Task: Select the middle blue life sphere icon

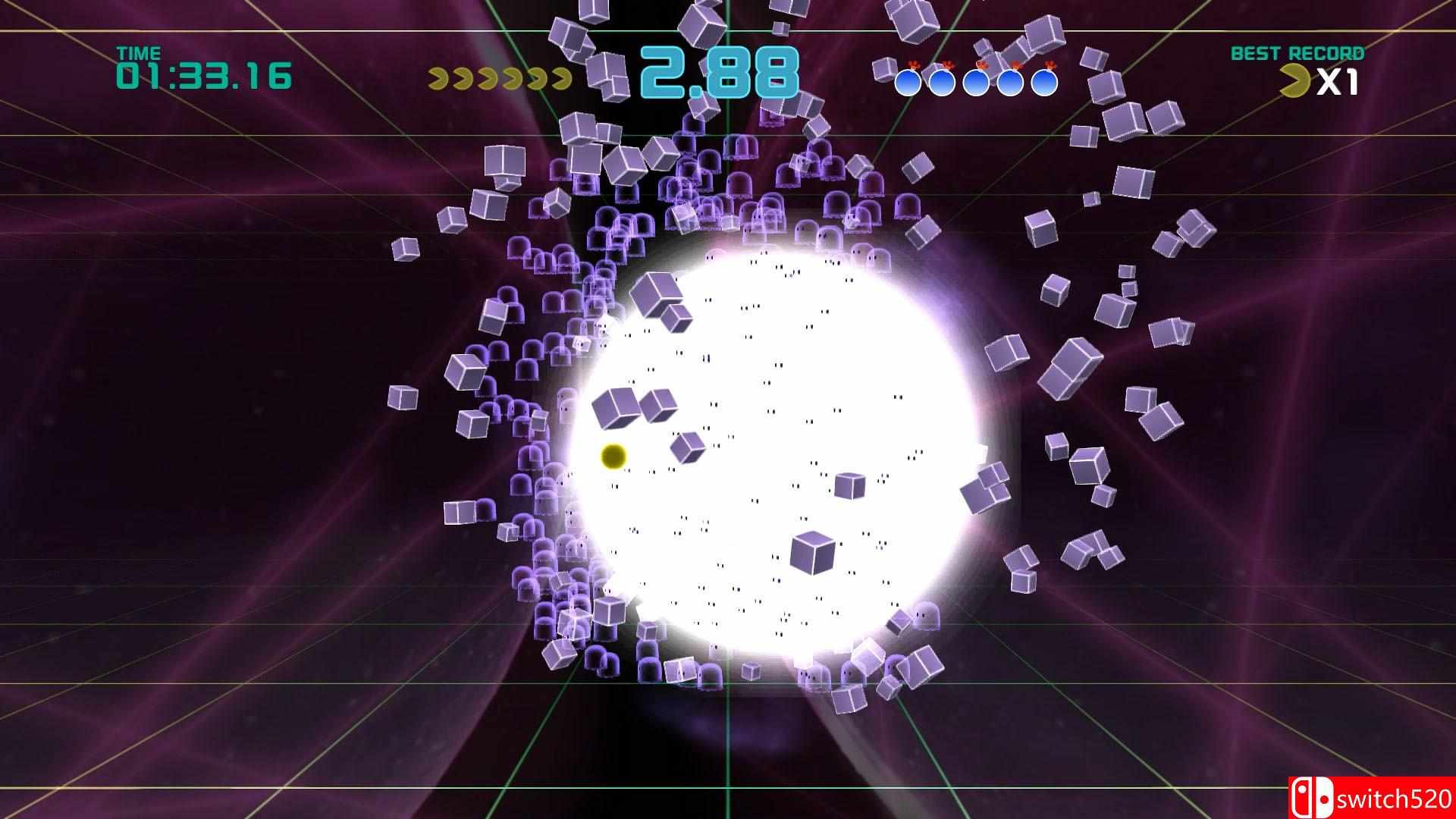Action: click(976, 83)
